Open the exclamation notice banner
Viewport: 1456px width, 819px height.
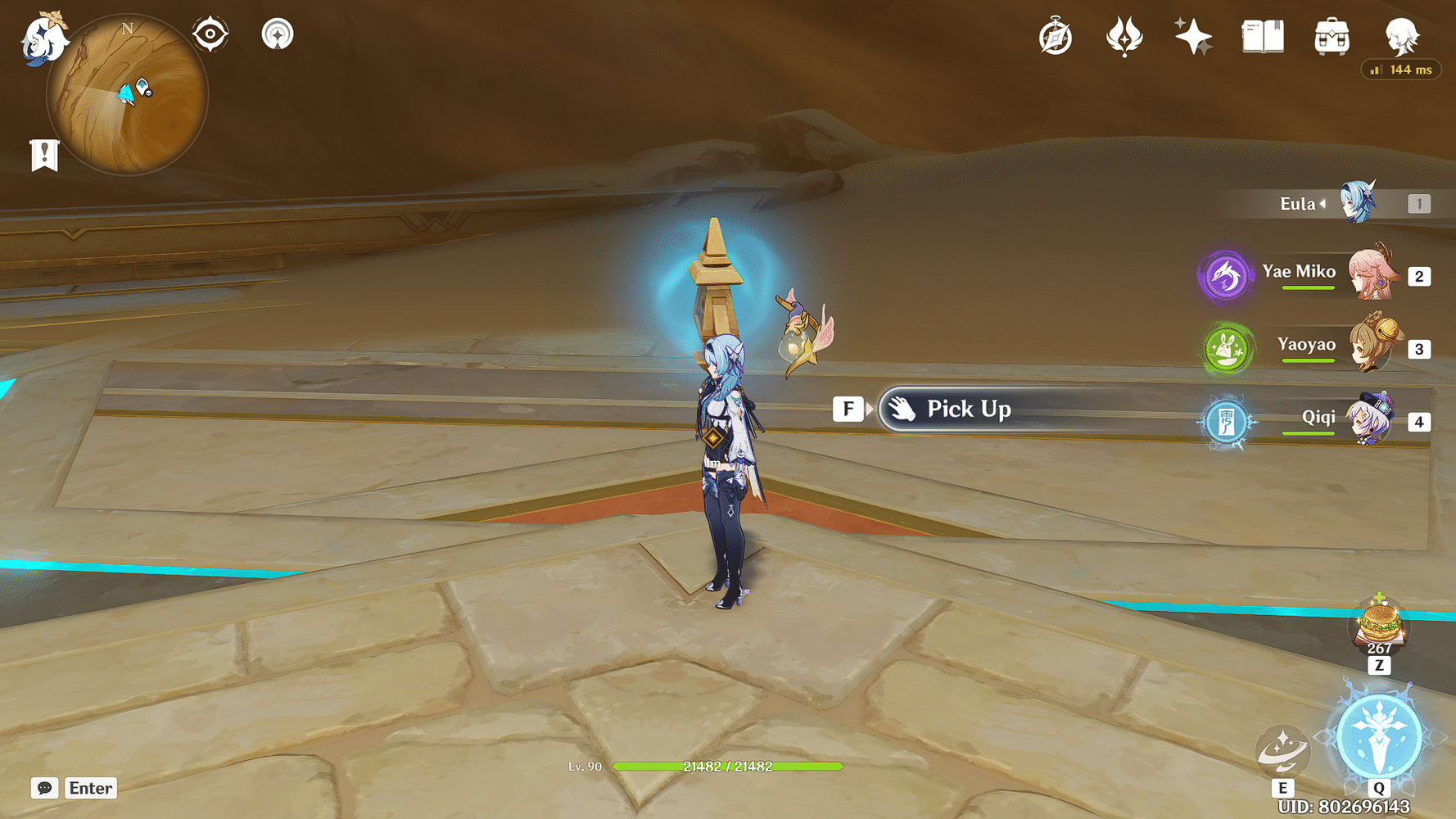(44, 152)
